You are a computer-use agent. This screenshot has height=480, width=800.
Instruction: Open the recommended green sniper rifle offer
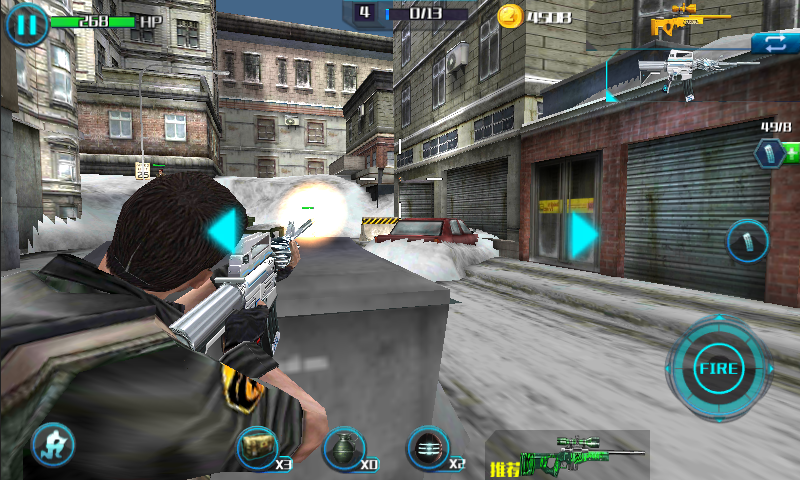coord(568,455)
